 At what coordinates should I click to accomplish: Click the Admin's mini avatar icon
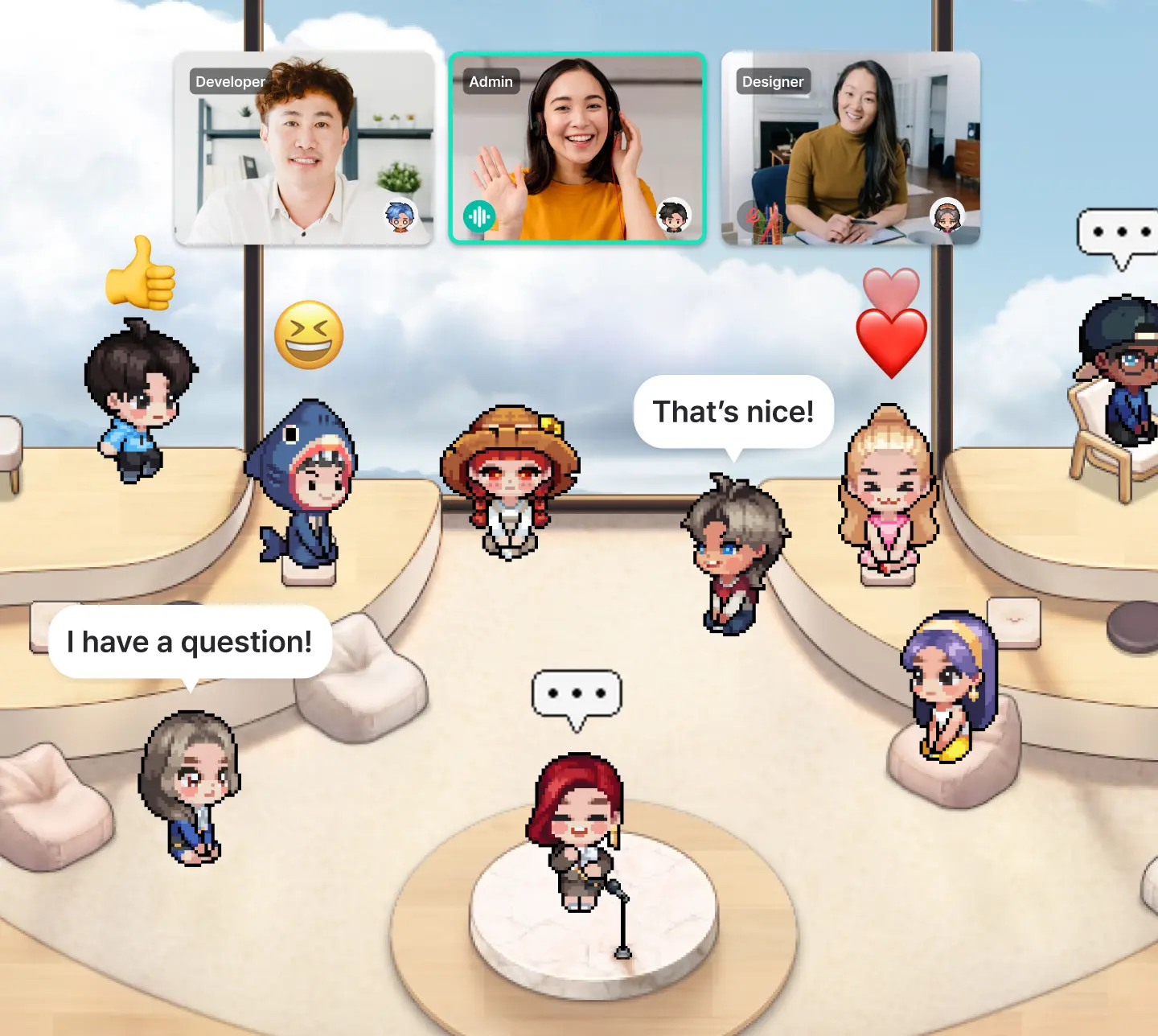point(672,216)
